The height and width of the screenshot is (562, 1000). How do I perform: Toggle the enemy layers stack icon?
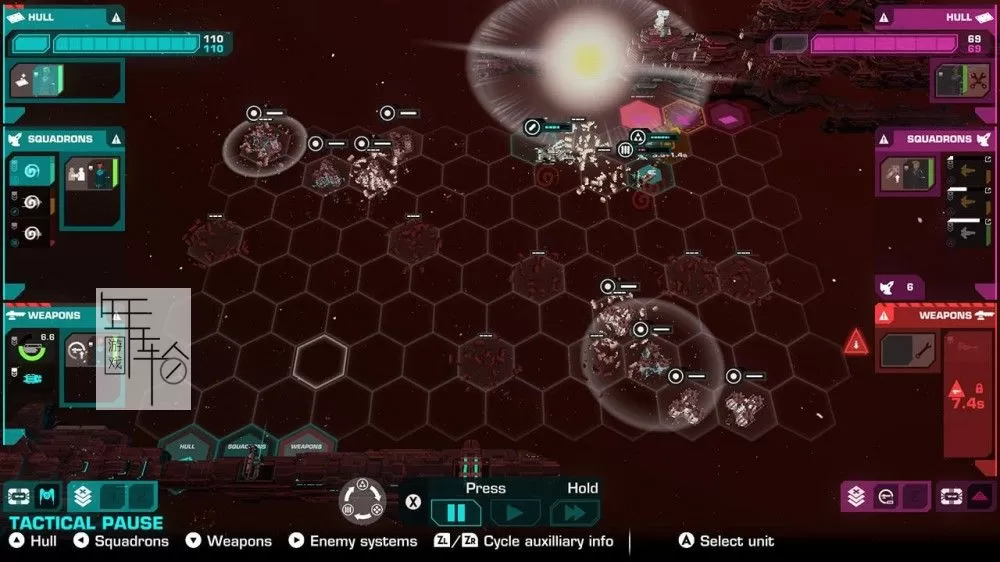click(x=856, y=495)
